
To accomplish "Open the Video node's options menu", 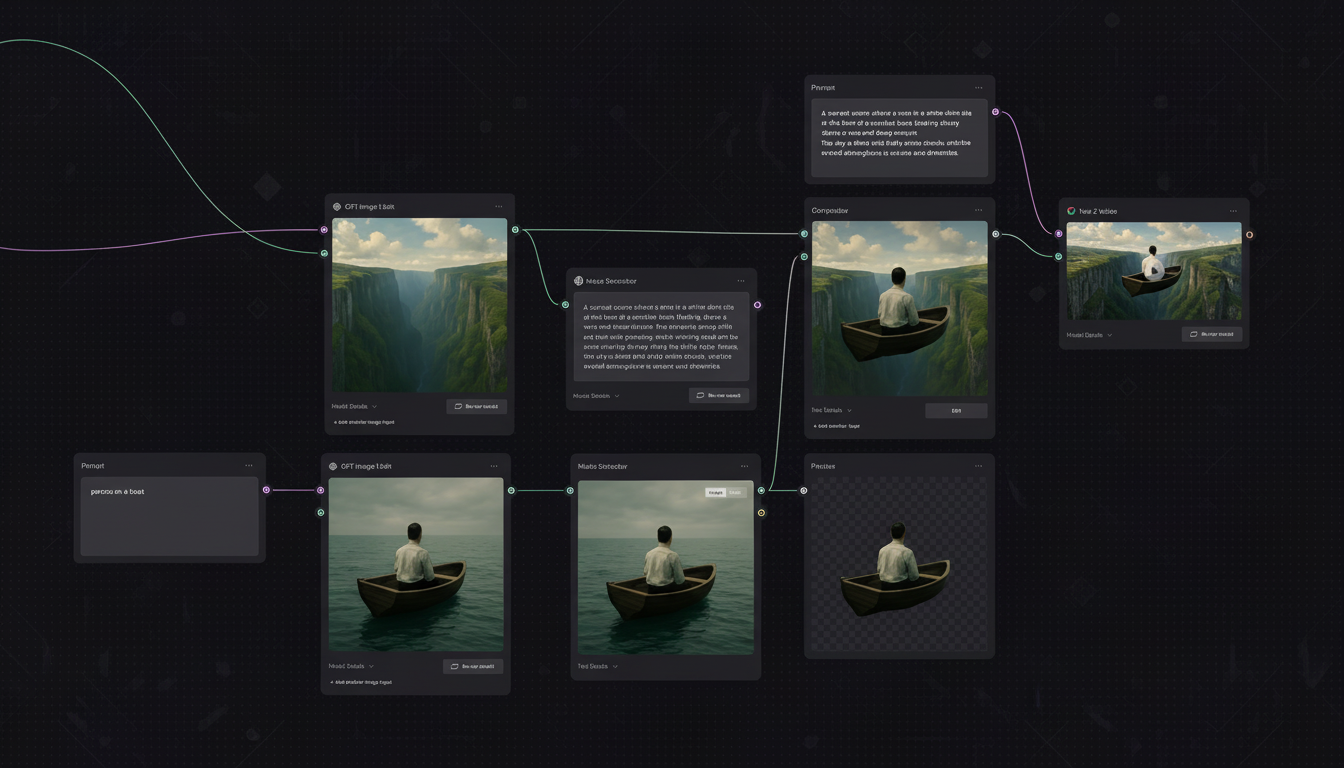I will pyautogui.click(x=1233, y=211).
